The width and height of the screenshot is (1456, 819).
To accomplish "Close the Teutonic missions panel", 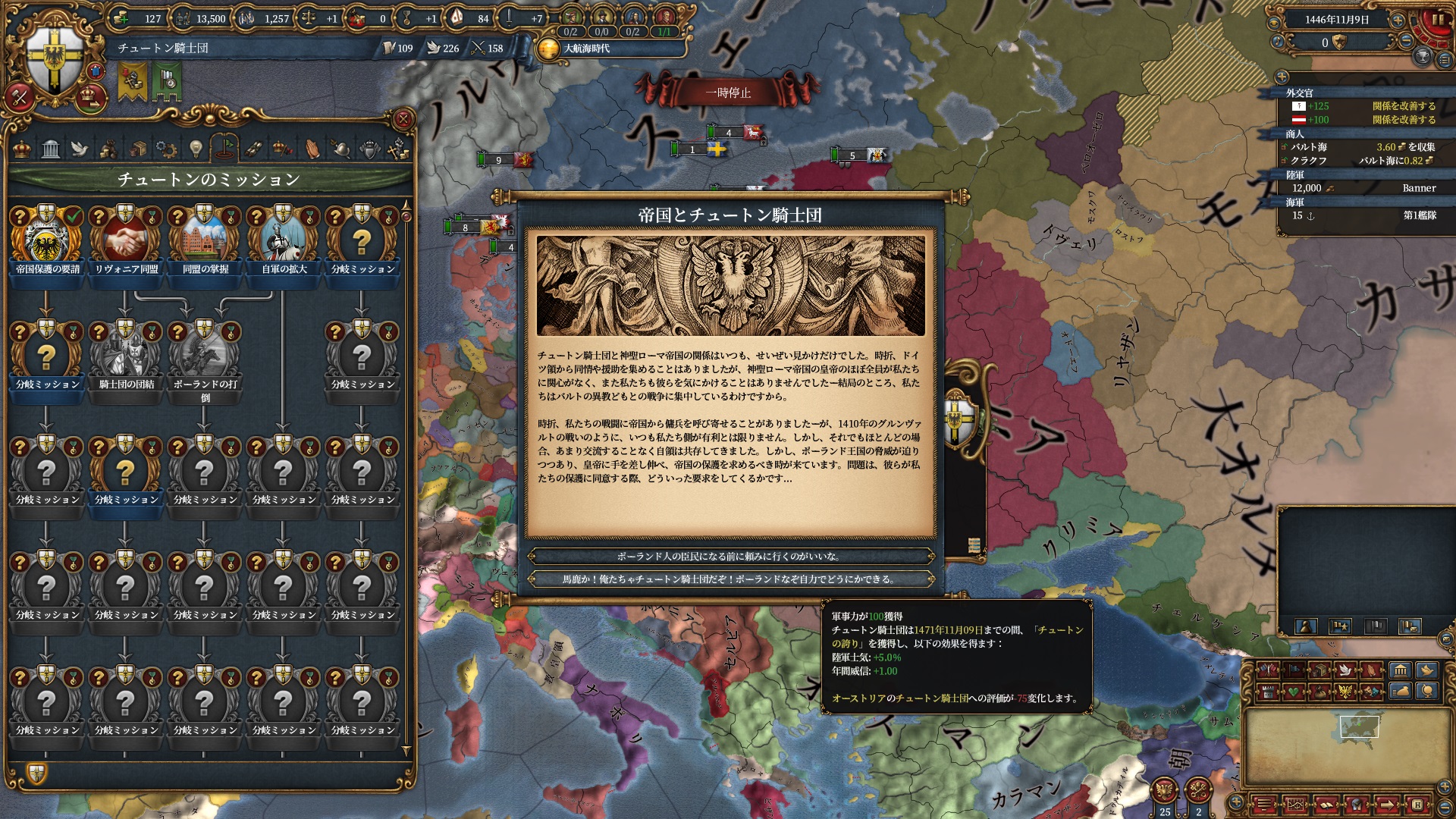I will tap(403, 119).
